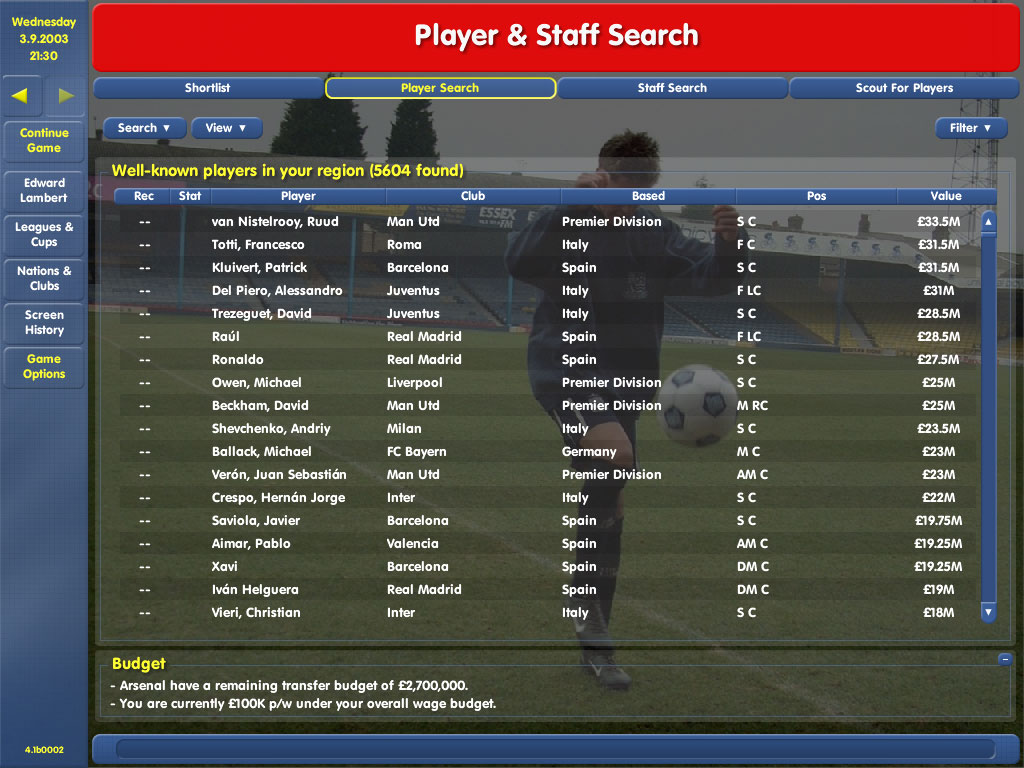Open Nations & Clubs

(44, 278)
